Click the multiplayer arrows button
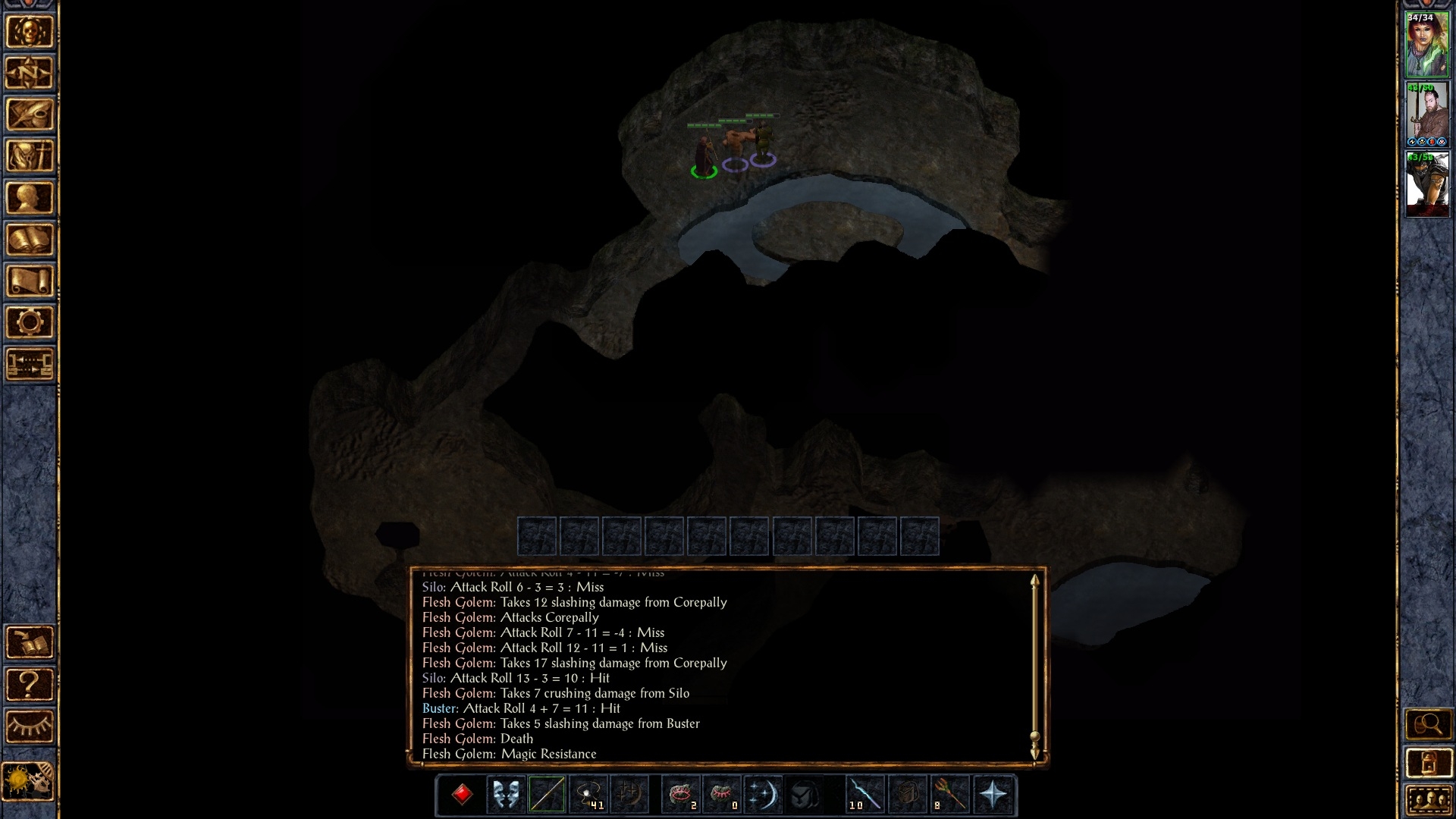Viewport: 1456px width, 819px height. point(30,364)
